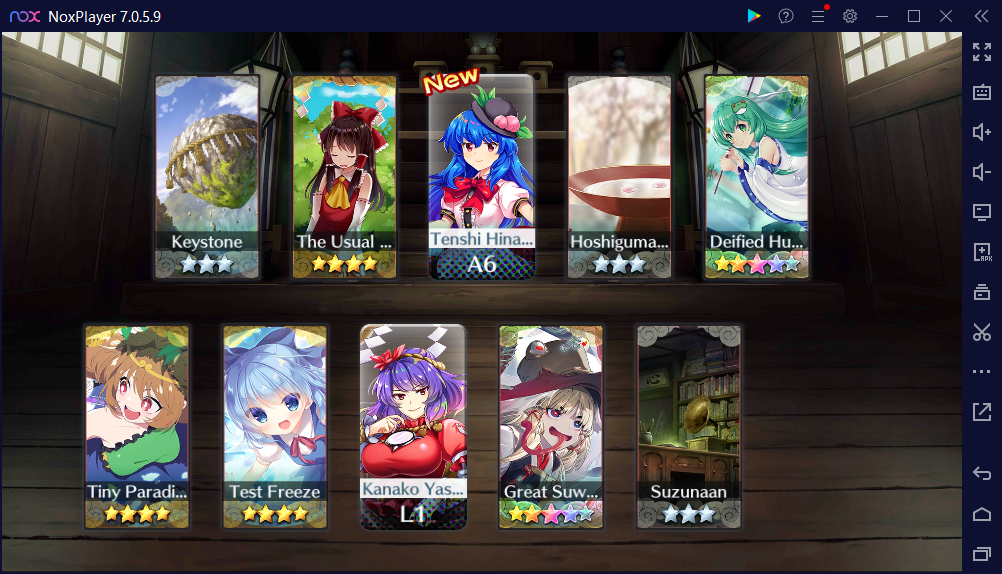Image resolution: width=1002 pixels, height=574 pixels.
Task: Open NoxPlayer settings gear
Action: pos(850,16)
